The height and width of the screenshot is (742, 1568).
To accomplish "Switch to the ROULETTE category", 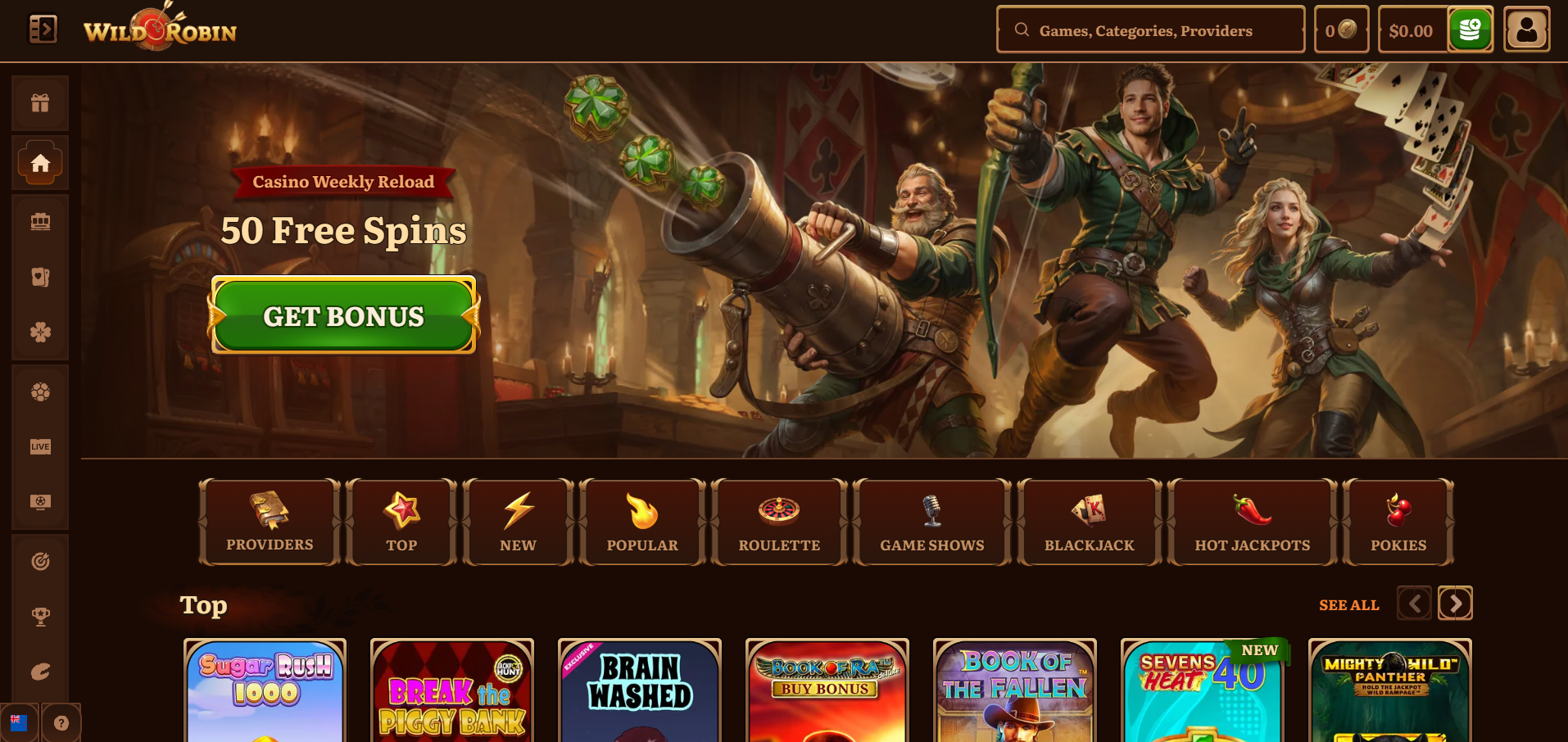I will pyautogui.click(x=777, y=522).
